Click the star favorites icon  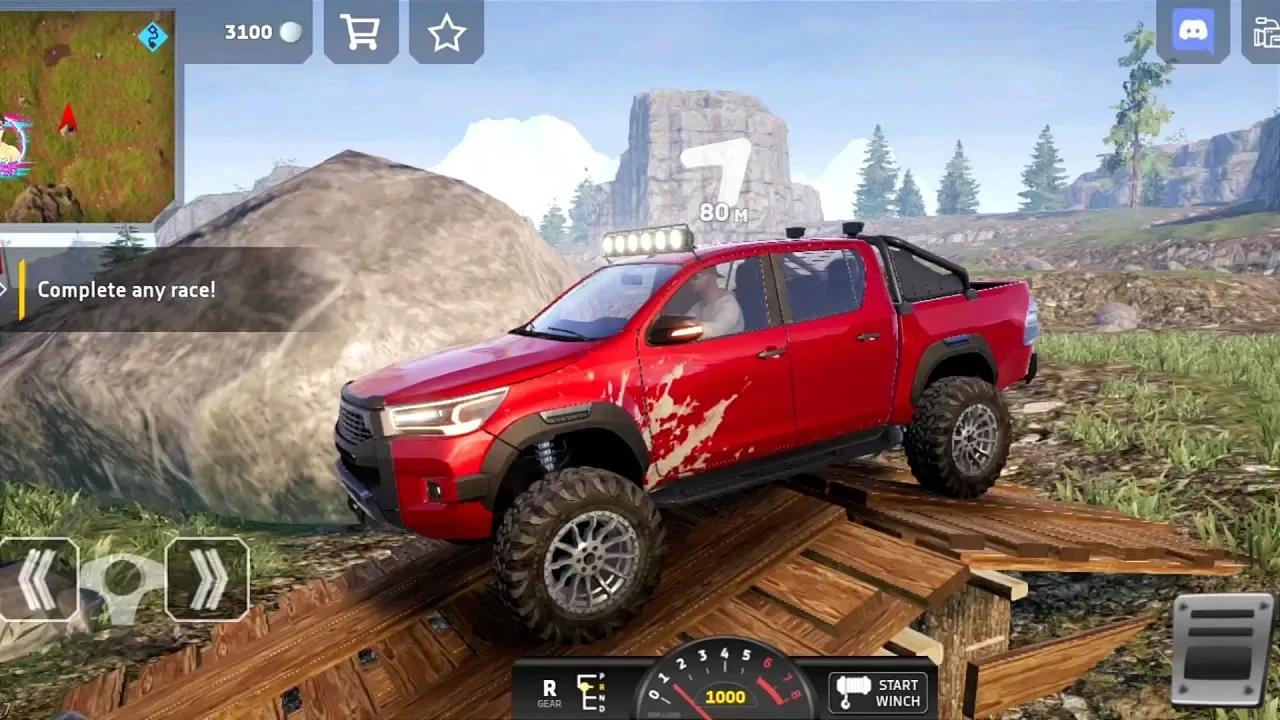446,30
